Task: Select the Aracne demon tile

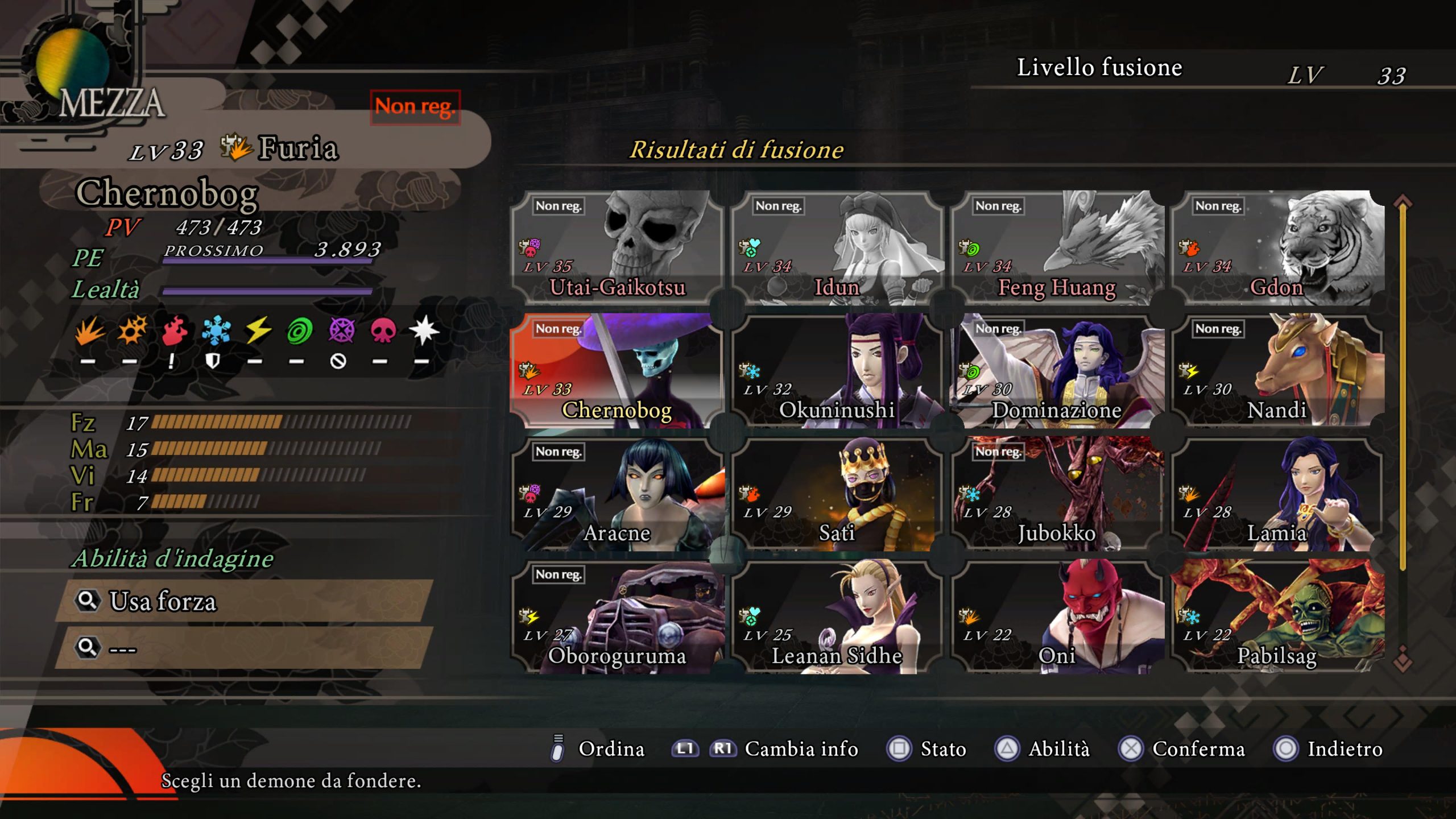Action: [617, 494]
